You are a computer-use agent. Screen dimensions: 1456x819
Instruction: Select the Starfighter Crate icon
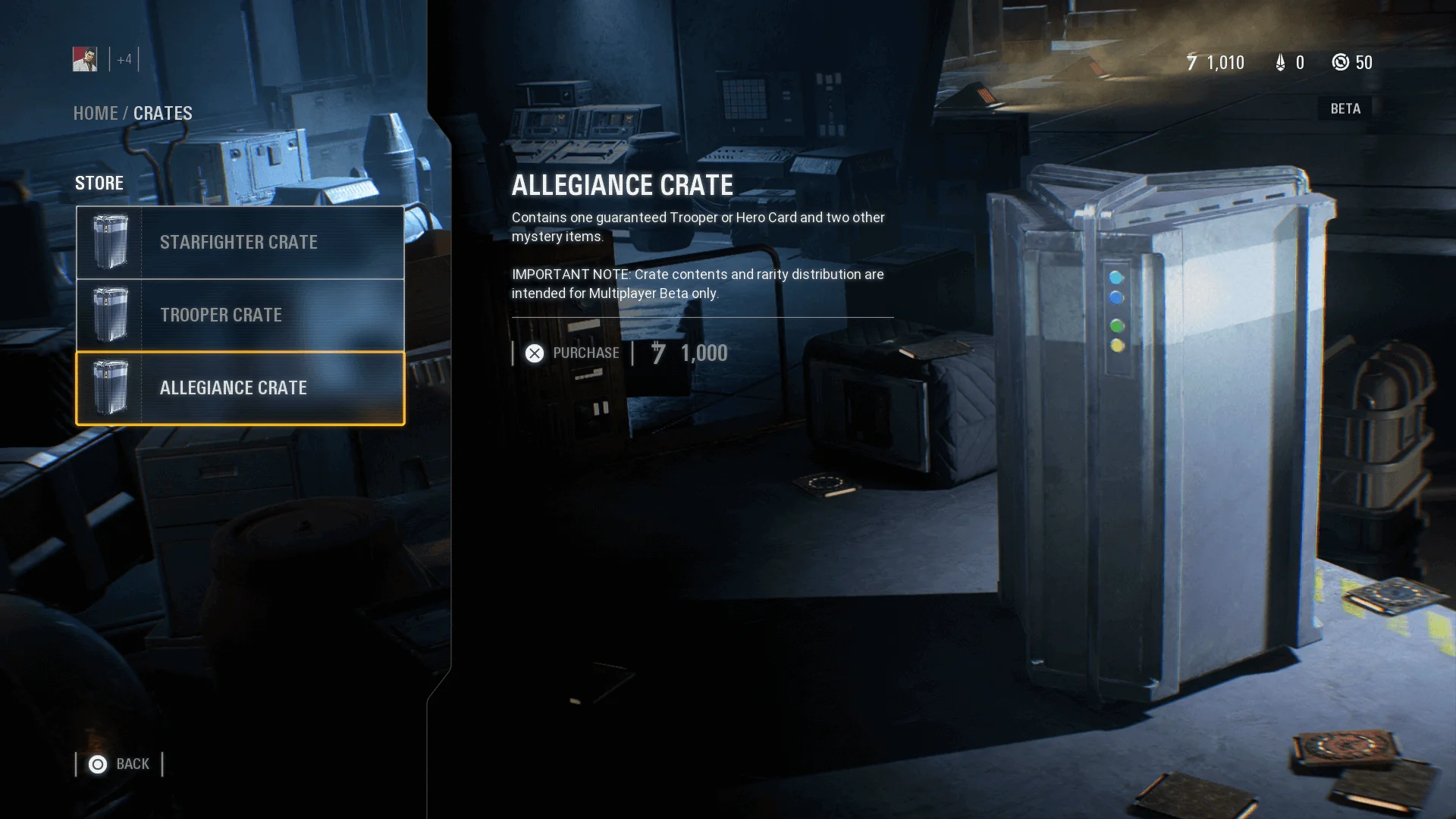[110, 242]
